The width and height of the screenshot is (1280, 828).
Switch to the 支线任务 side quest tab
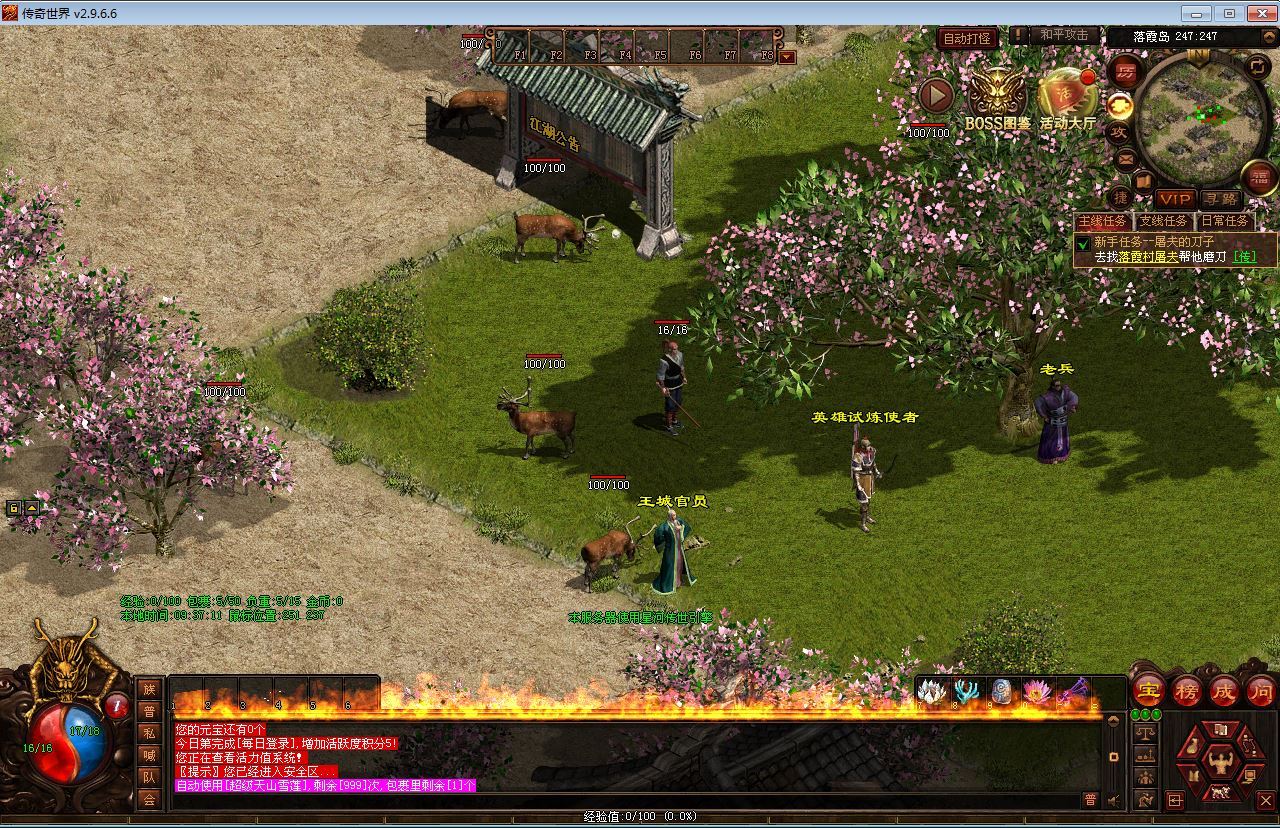click(x=1164, y=221)
